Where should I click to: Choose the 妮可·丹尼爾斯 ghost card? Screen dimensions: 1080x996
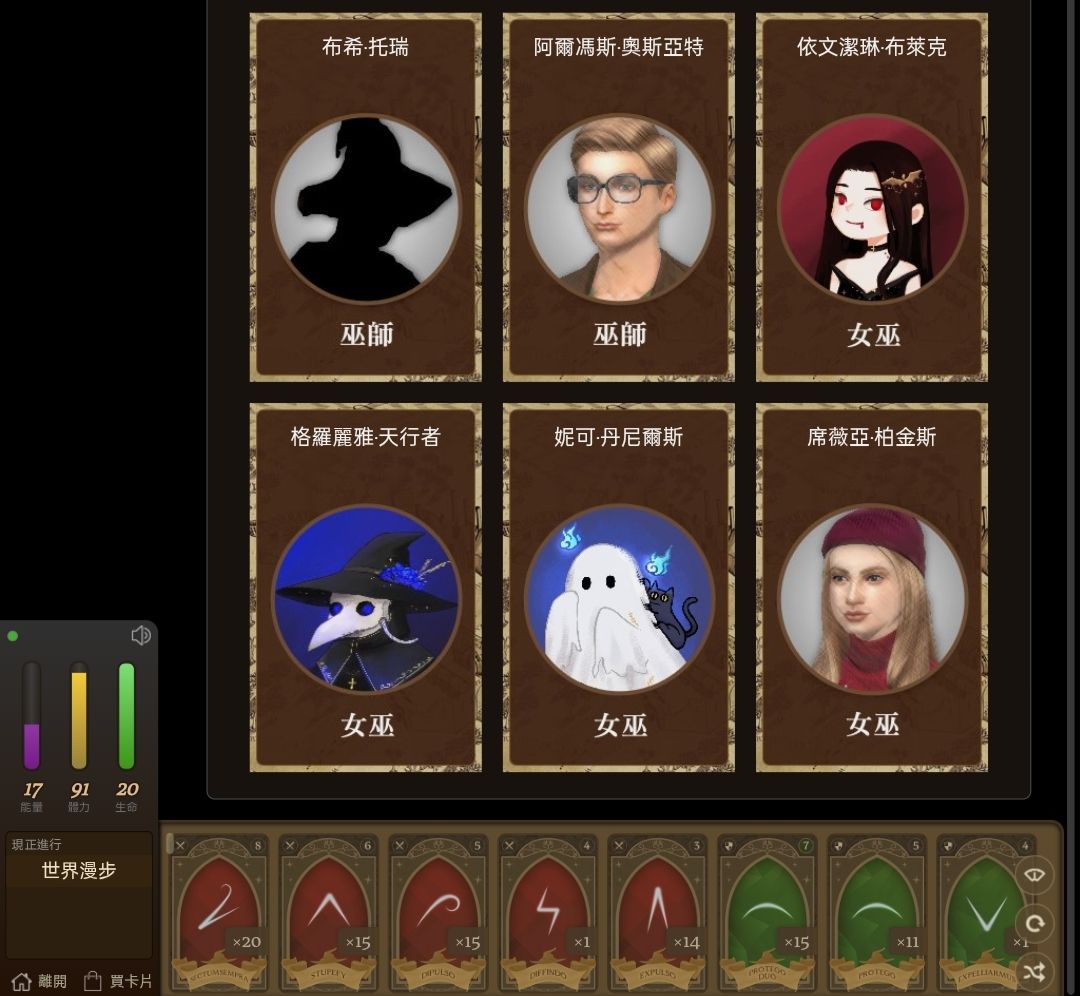[x=618, y=587]
